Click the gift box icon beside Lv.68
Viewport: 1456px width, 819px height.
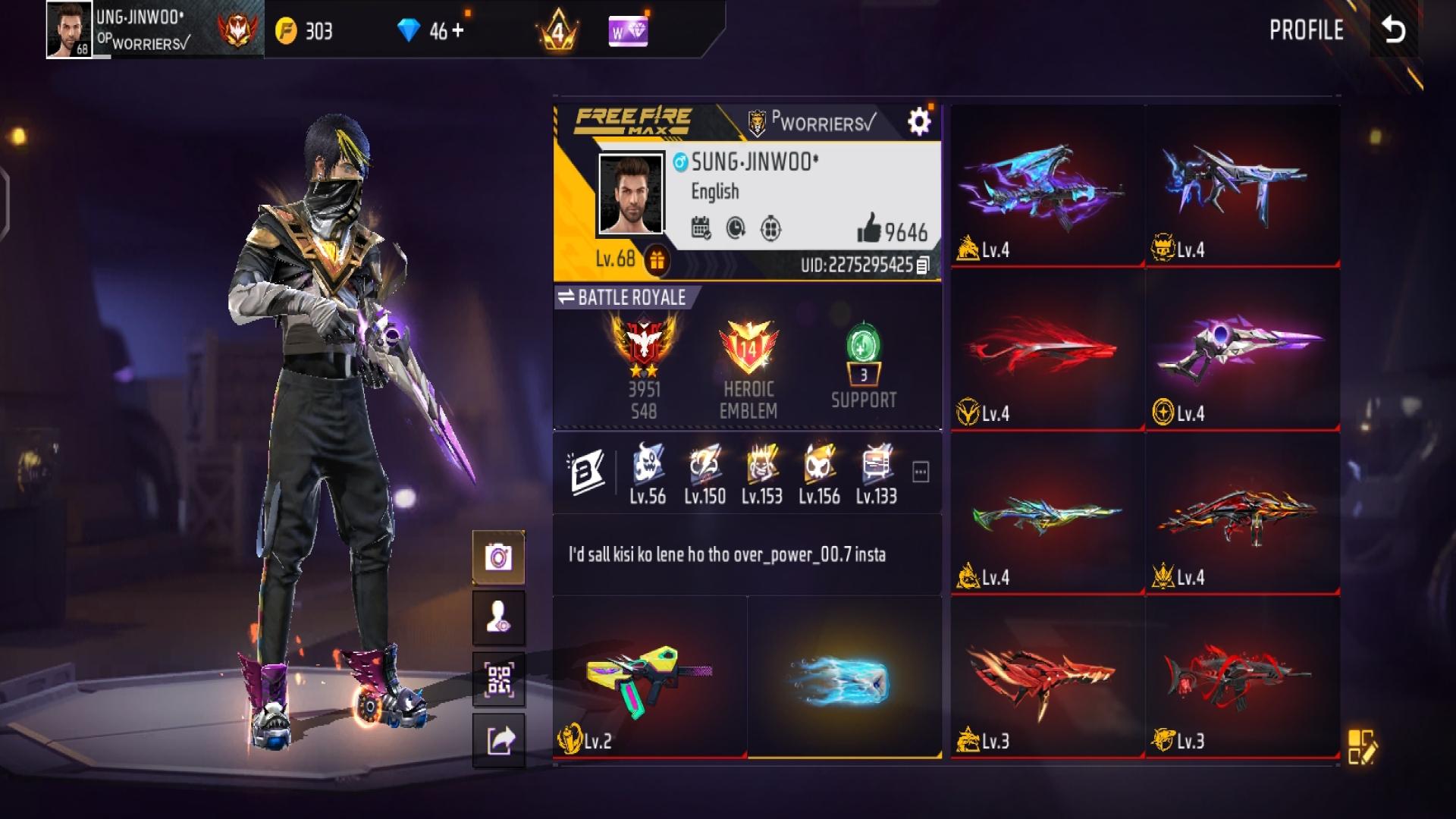coord(657,260)
